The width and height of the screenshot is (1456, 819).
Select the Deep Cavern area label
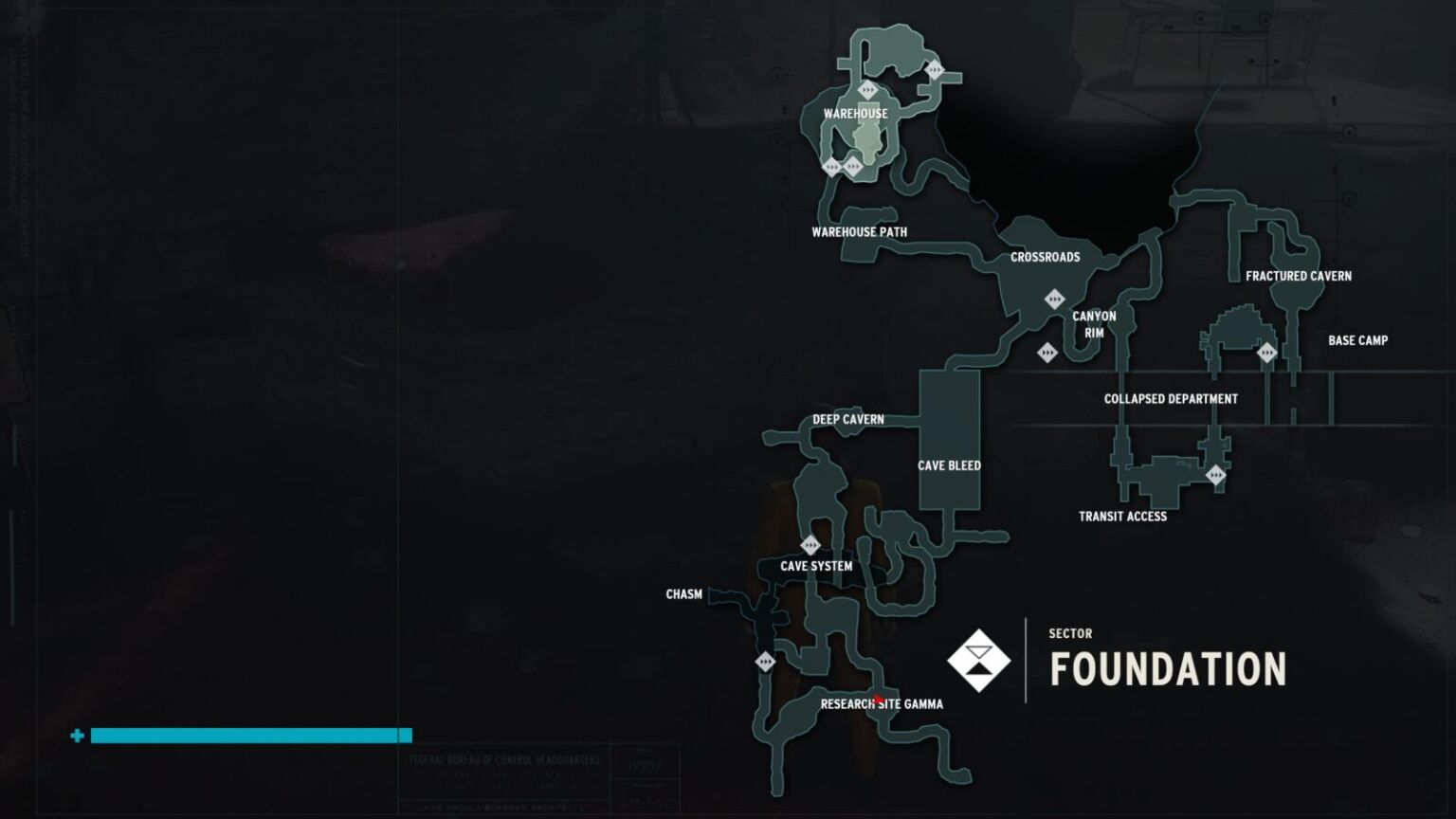click(848, 419)
